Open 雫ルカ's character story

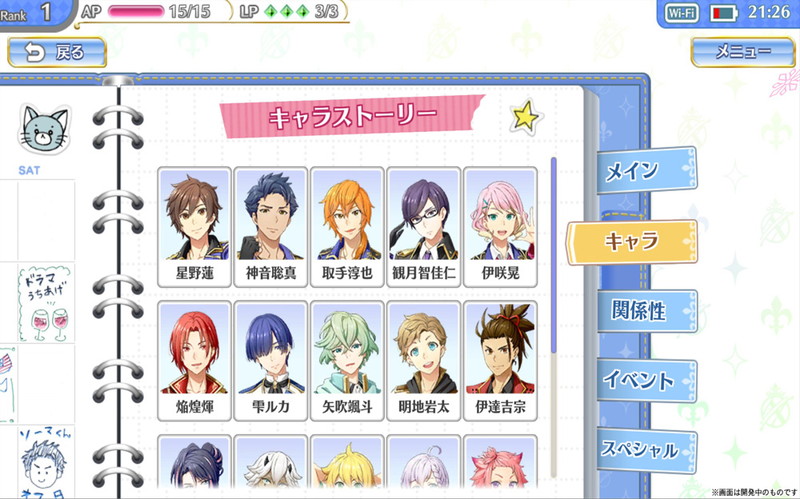tap(271, 361)
